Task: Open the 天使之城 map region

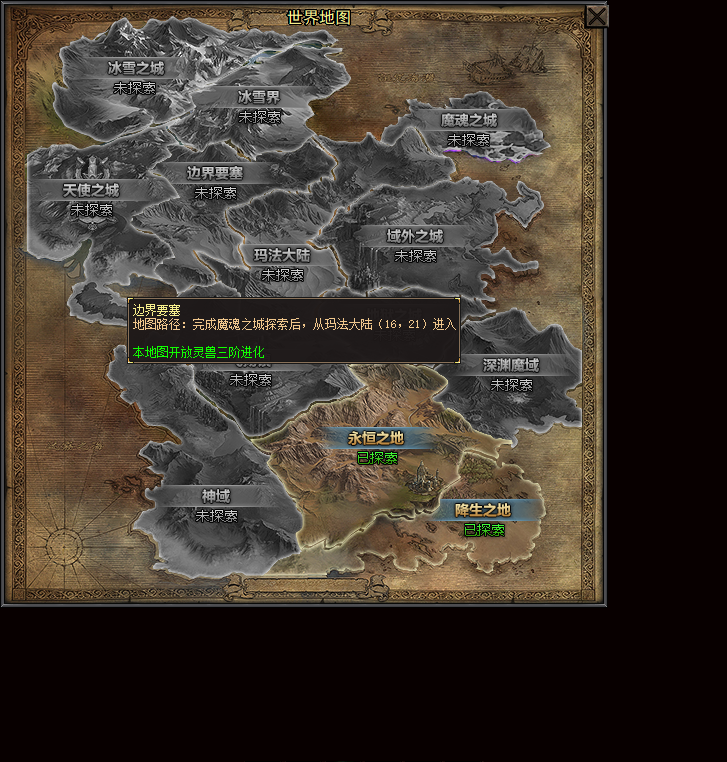Action: click(91, 190)
